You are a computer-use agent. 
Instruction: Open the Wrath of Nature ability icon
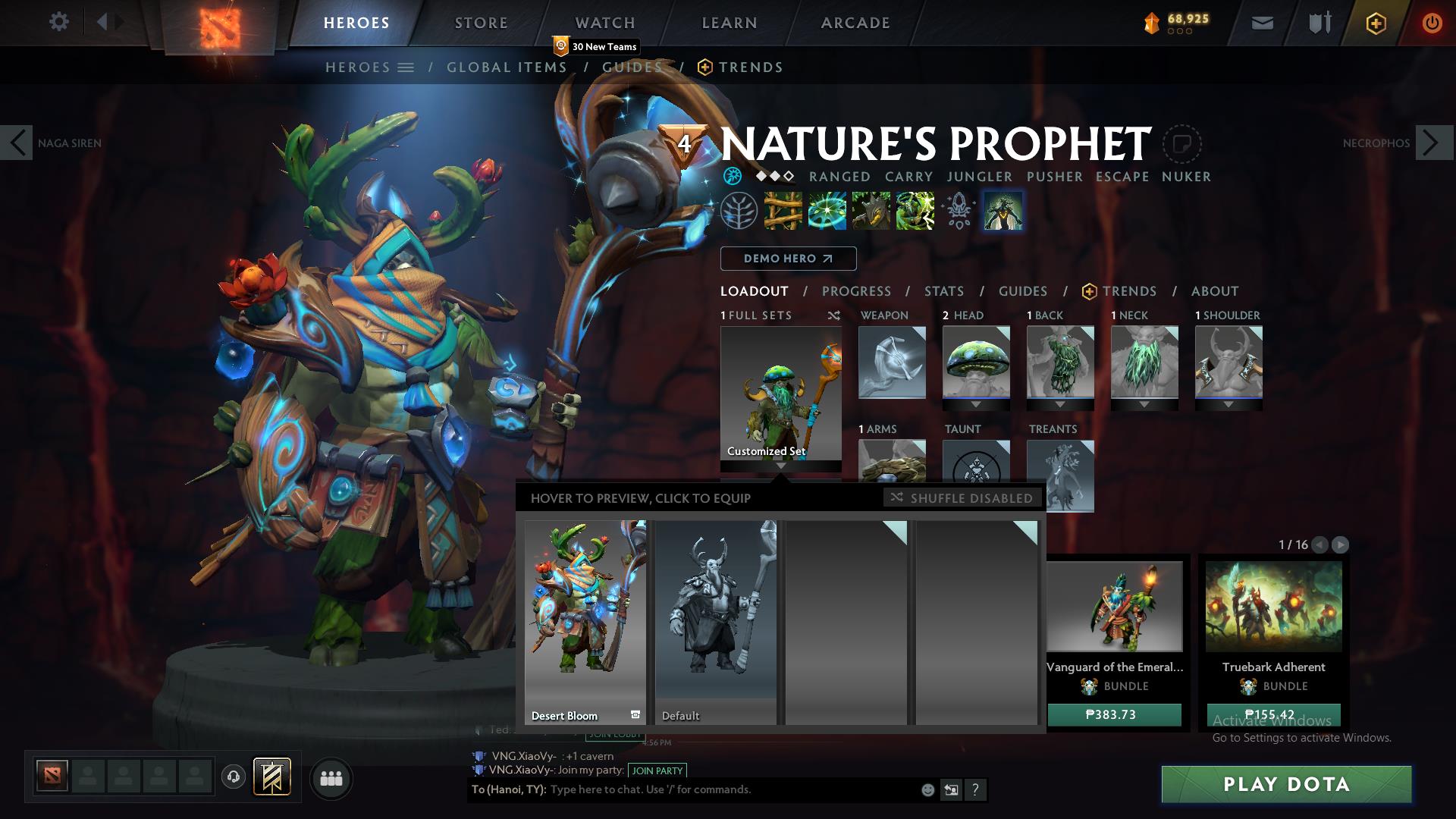[916, 211]
